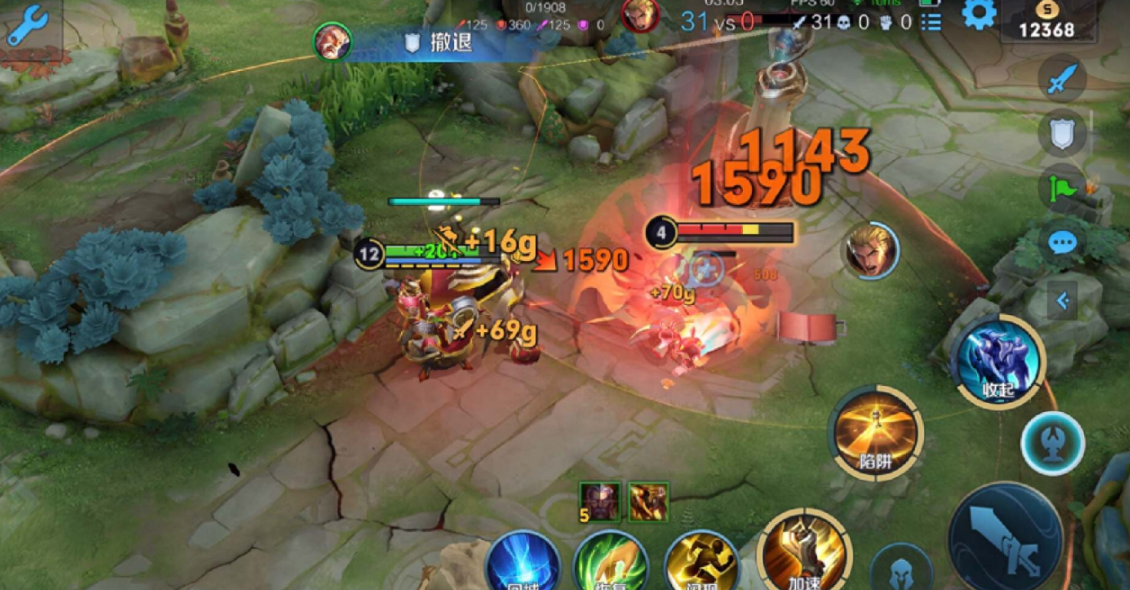Open the gear settings menu
Image resolution: width=1130 pixels, height=590 pixels.
point(978,14)
